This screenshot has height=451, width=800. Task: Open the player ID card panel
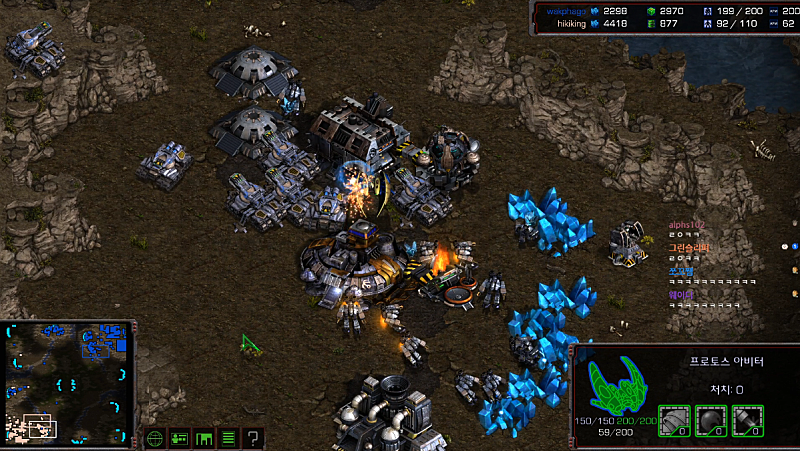[180, 437]
